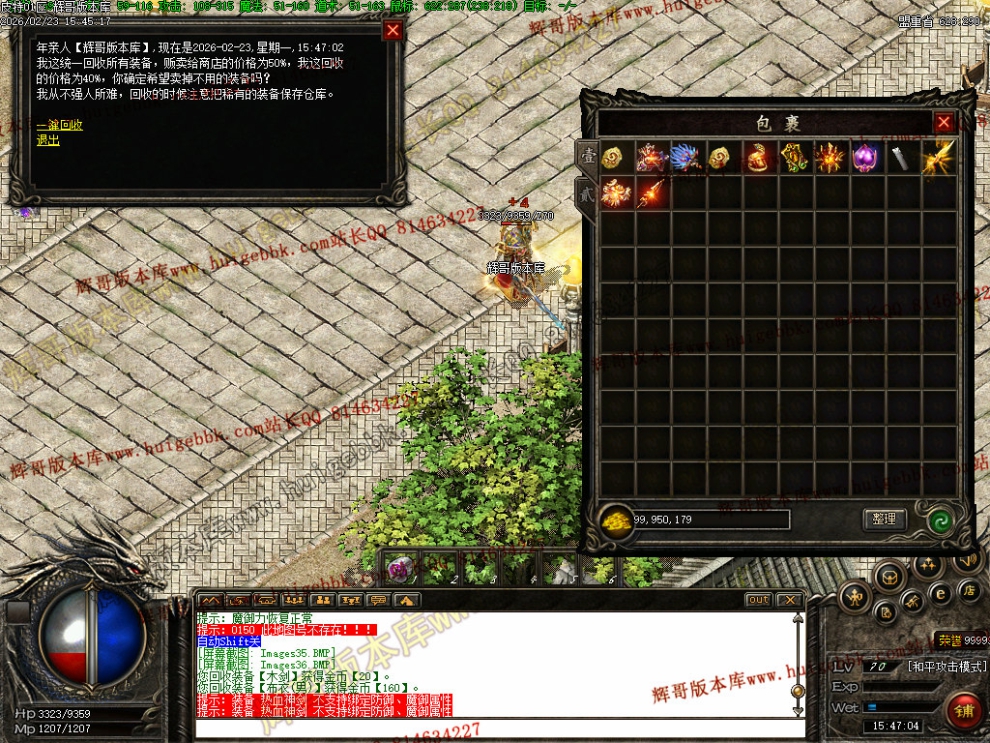Viewport: 990px width, 743px height.
Task: Click the round 'e' icon button
Action: pyautogui.click(x=940, y=593)
